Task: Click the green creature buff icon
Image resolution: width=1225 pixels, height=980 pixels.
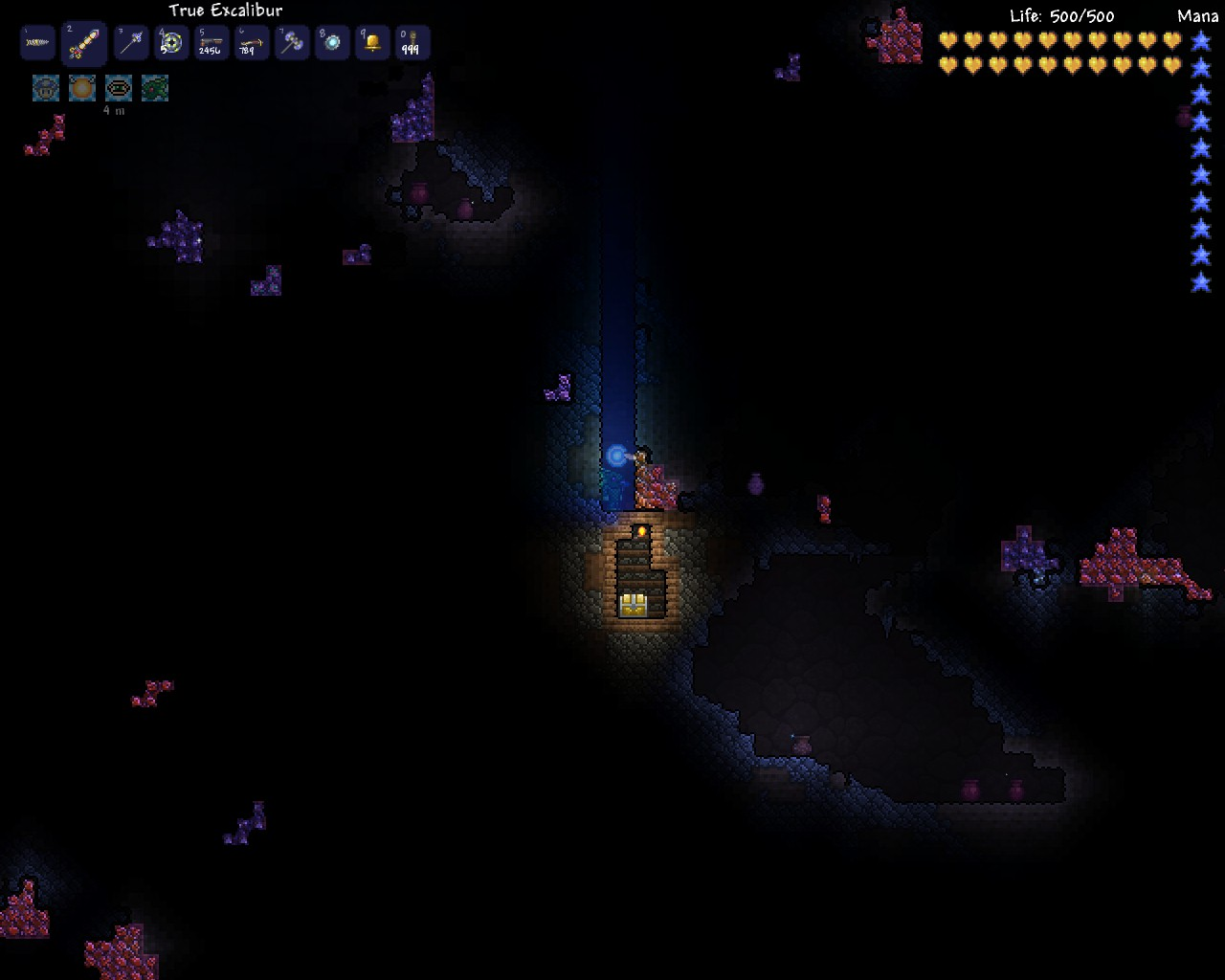Action: point(155,88)
